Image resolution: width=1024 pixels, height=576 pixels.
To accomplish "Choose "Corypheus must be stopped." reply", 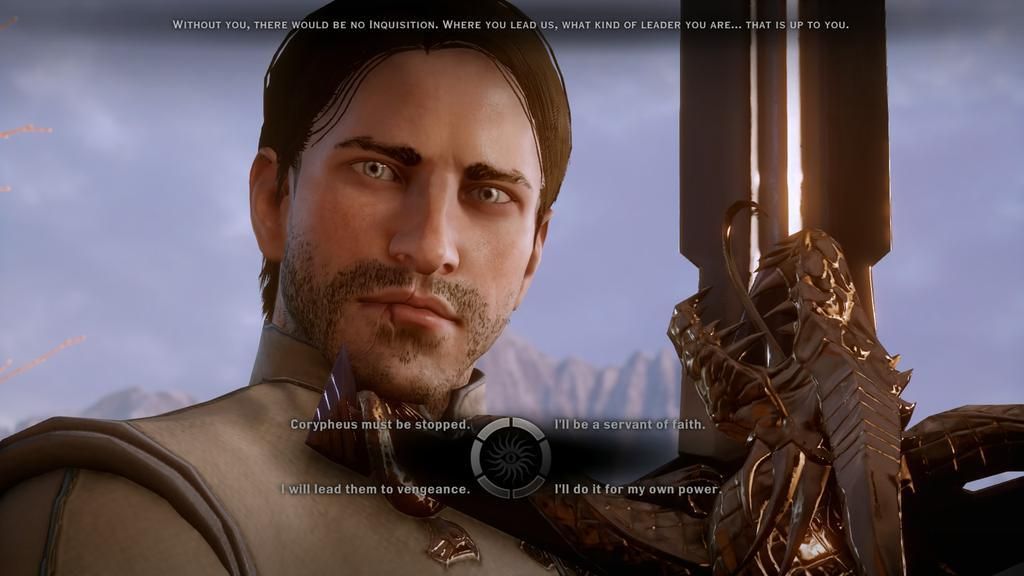I will [x=379, y=424].
